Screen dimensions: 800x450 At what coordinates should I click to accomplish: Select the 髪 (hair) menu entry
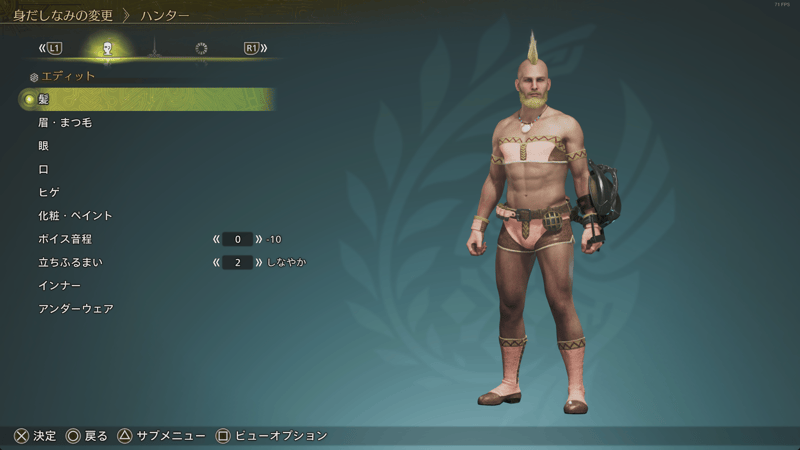pos(44,99)
